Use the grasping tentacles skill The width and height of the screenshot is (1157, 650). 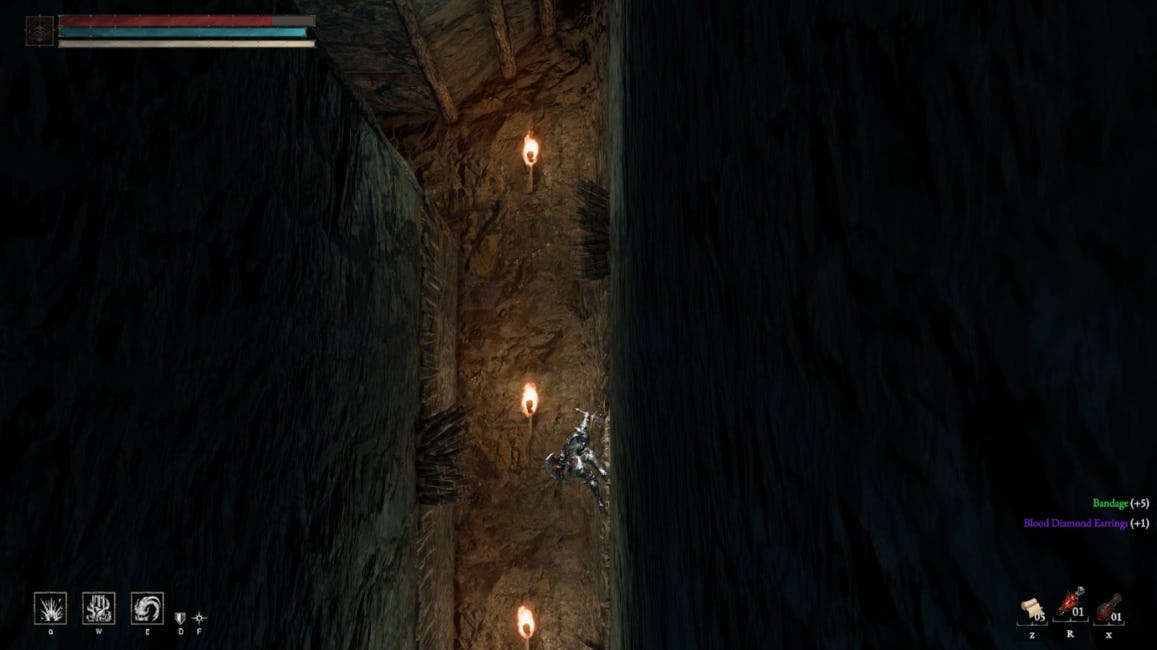[98, 608]
